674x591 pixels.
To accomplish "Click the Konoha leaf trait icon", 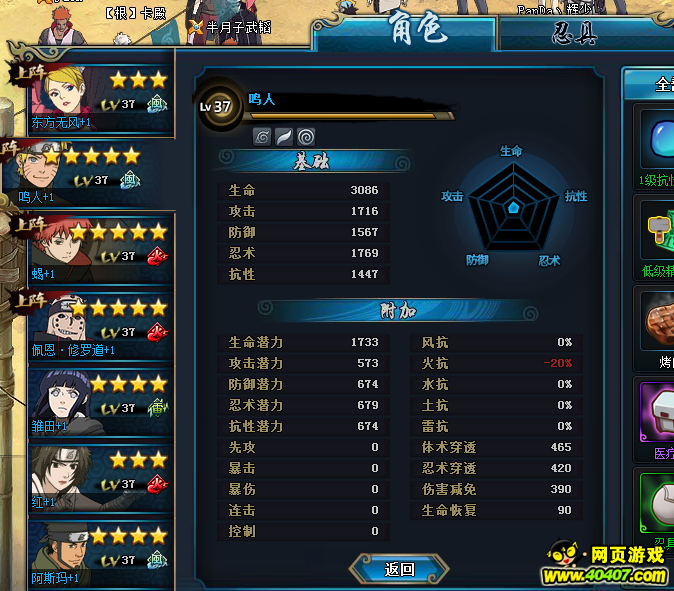I will [262, 136].
